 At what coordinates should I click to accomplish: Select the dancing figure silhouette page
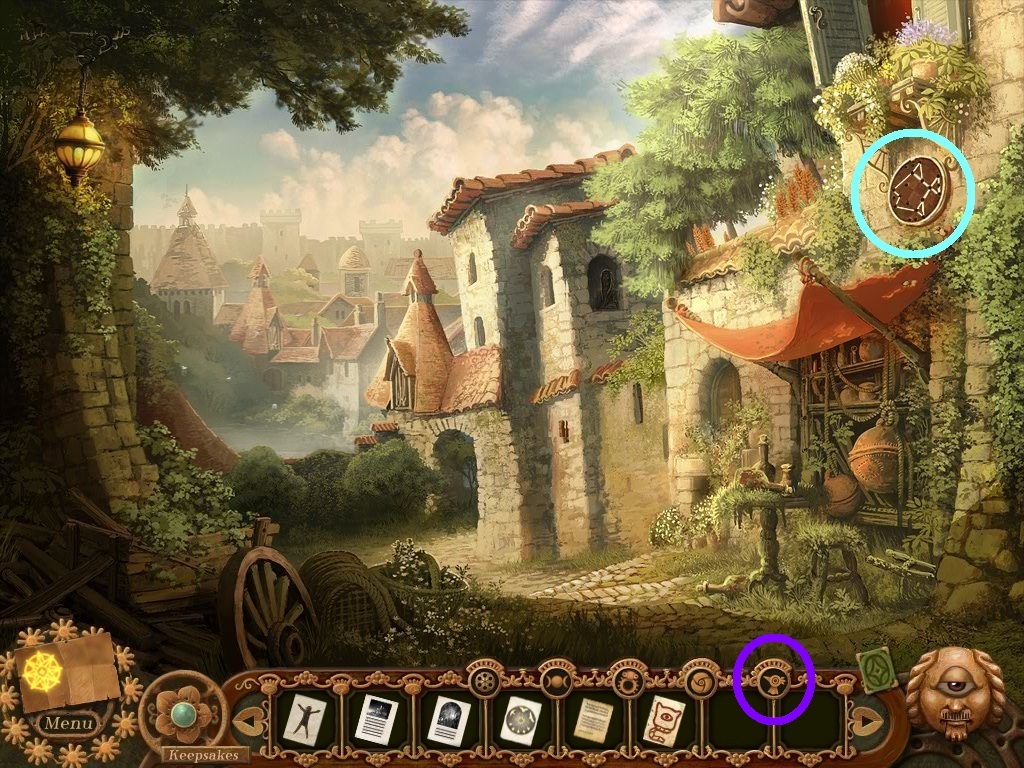click(303, 719)
